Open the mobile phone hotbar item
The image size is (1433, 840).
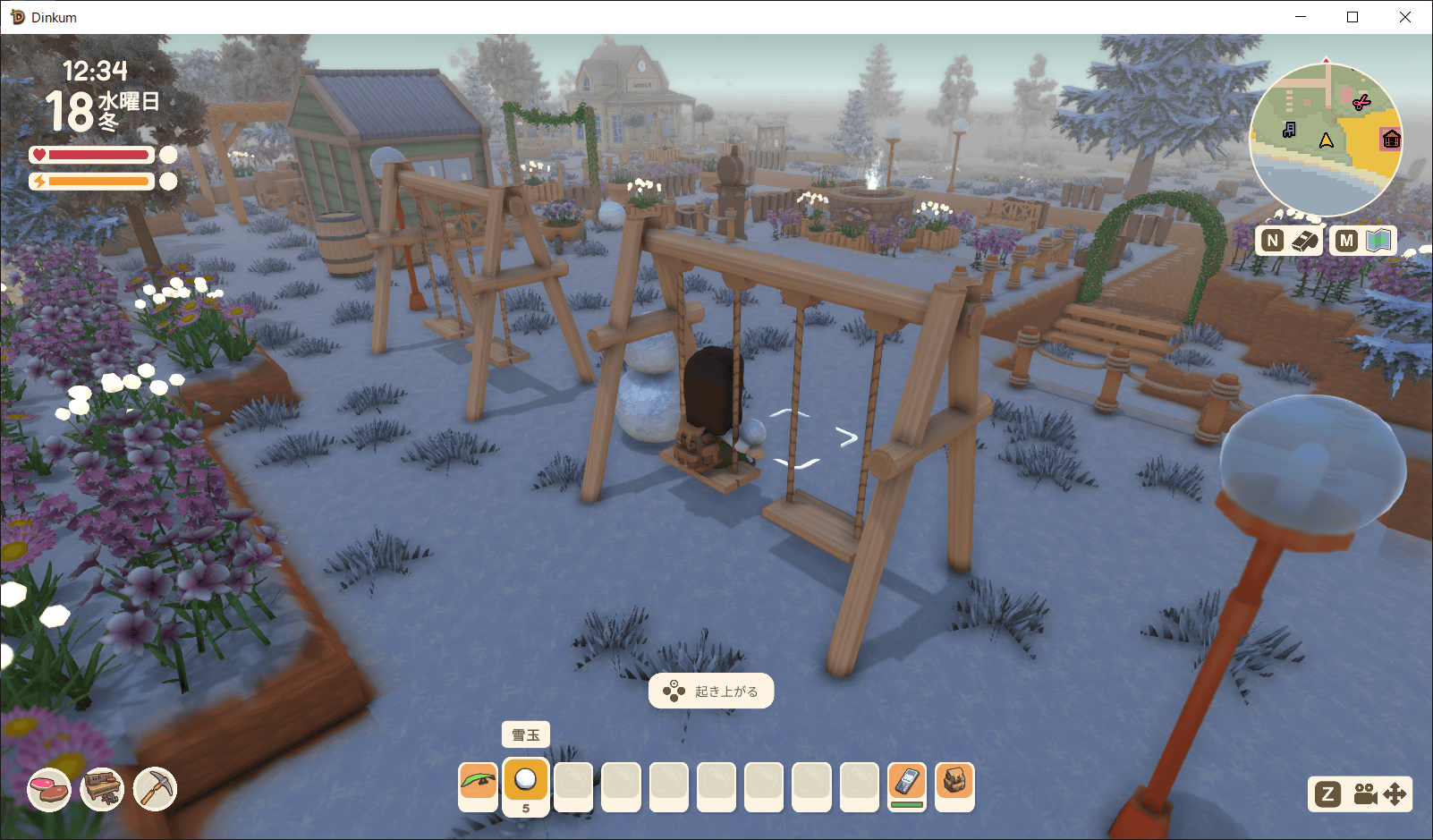[x=907, y=783]
